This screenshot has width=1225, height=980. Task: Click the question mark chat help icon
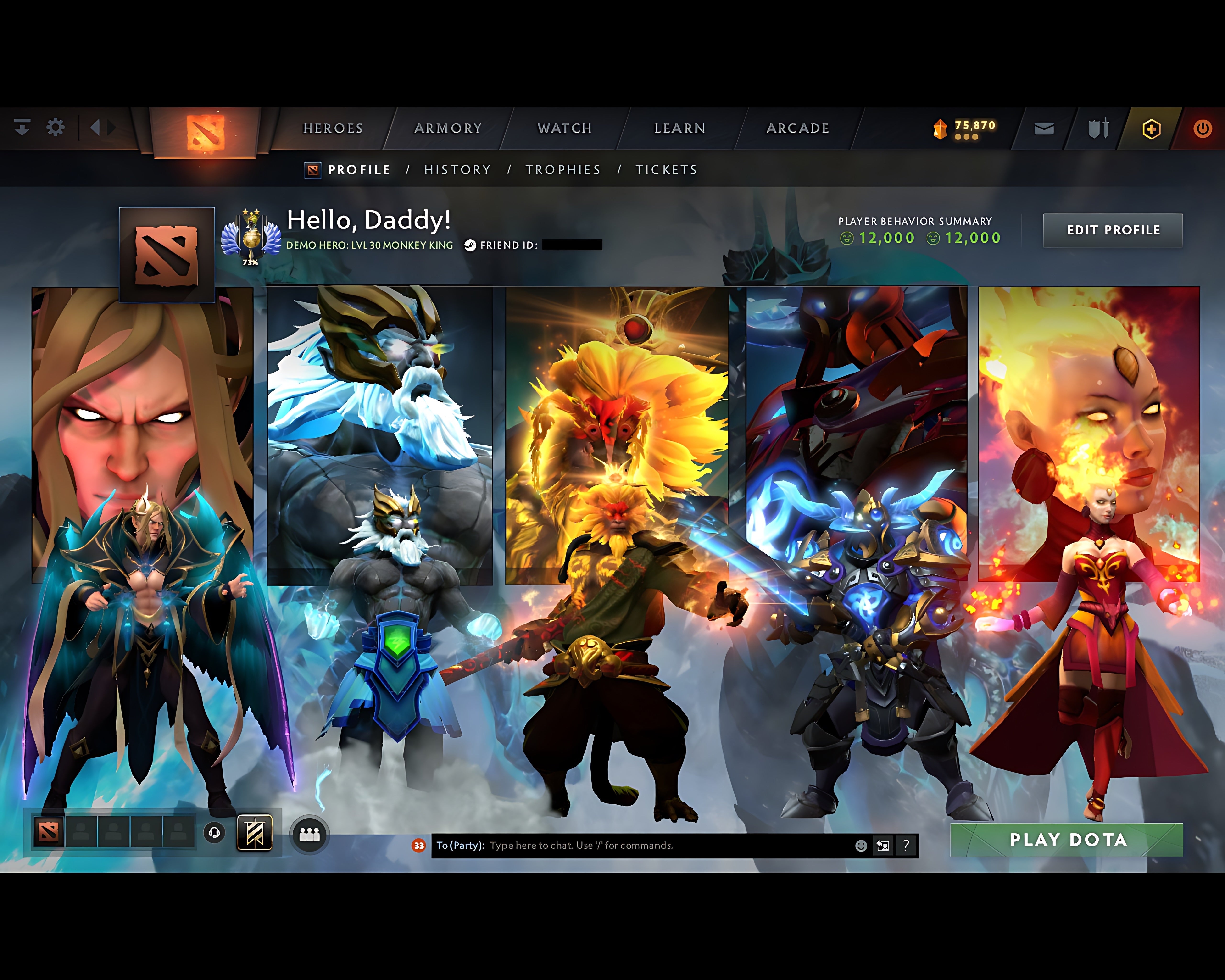click(x=906, y=845)
